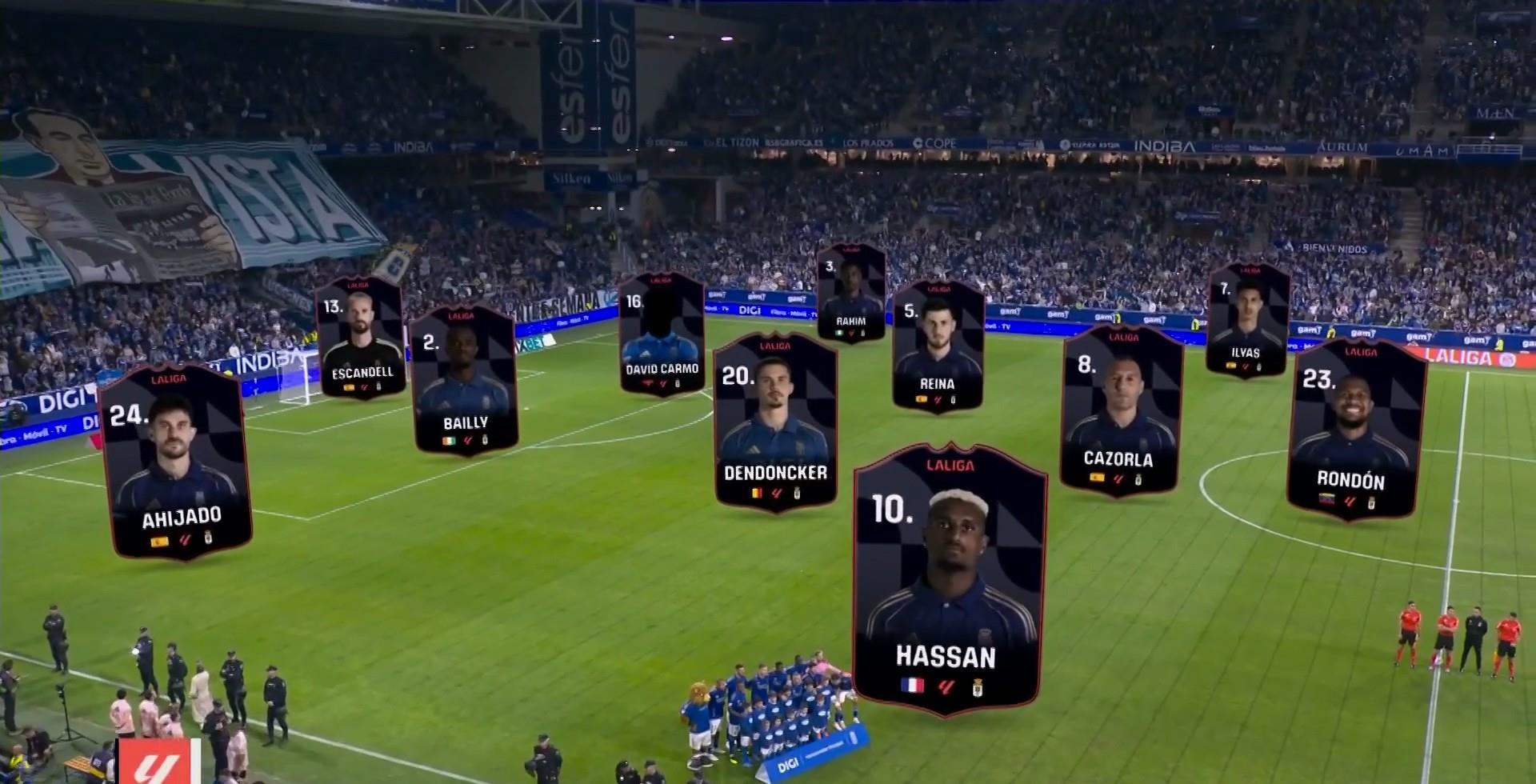This screenshot has height=784, width=1536.
Task: Select the Rondón number 23 card
Action: (1354, 430)
